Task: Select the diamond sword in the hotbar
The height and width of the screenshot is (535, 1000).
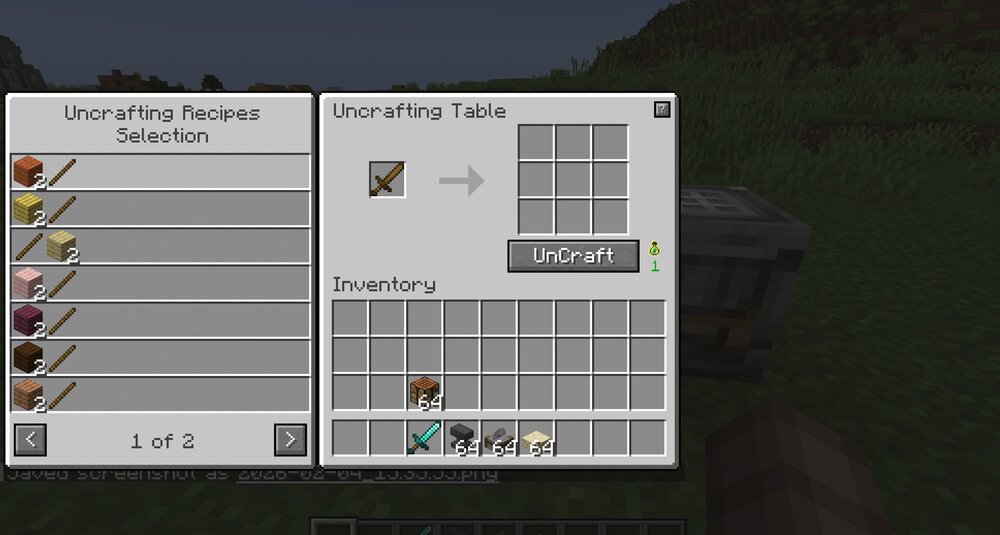Action: pos(425,438)
